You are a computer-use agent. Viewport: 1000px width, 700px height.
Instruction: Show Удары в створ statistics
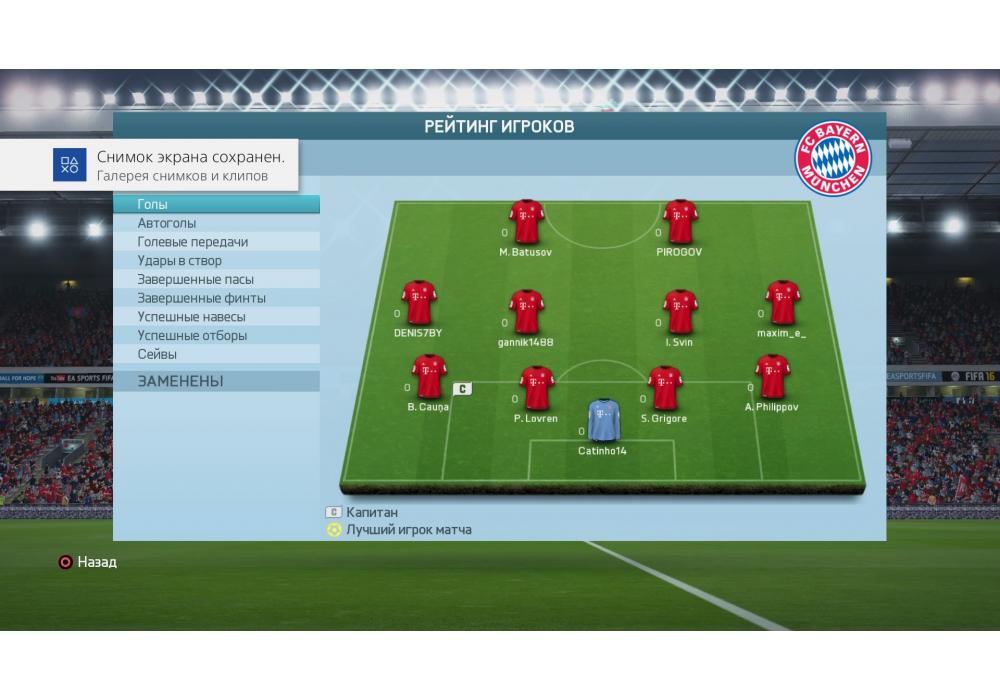coord(228,261)
